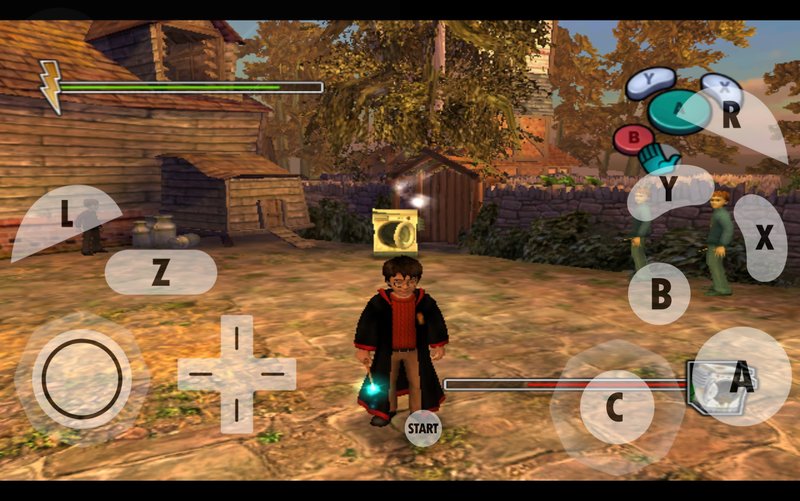Tap the round translucent B touch button
The width and height of the screenshot is (800, 501).
(x=660, y=294)
